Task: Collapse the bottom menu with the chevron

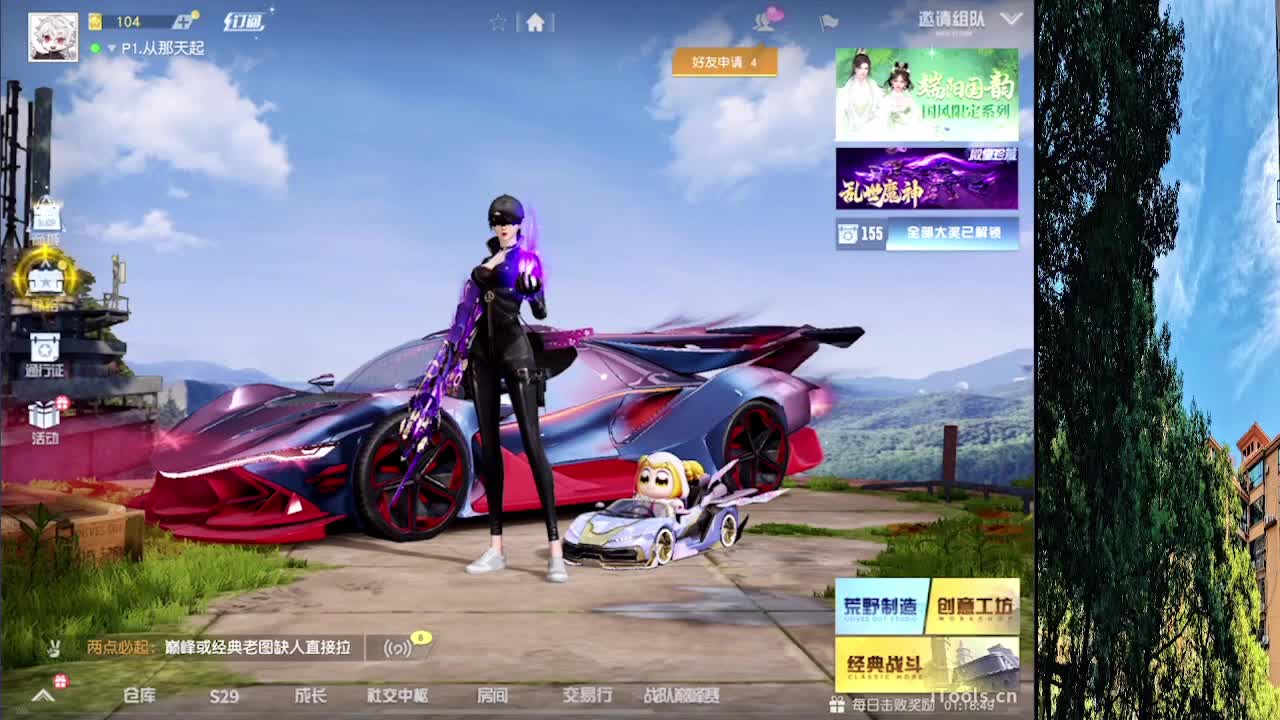Action: pyautogui.click(x=42, y=697)
